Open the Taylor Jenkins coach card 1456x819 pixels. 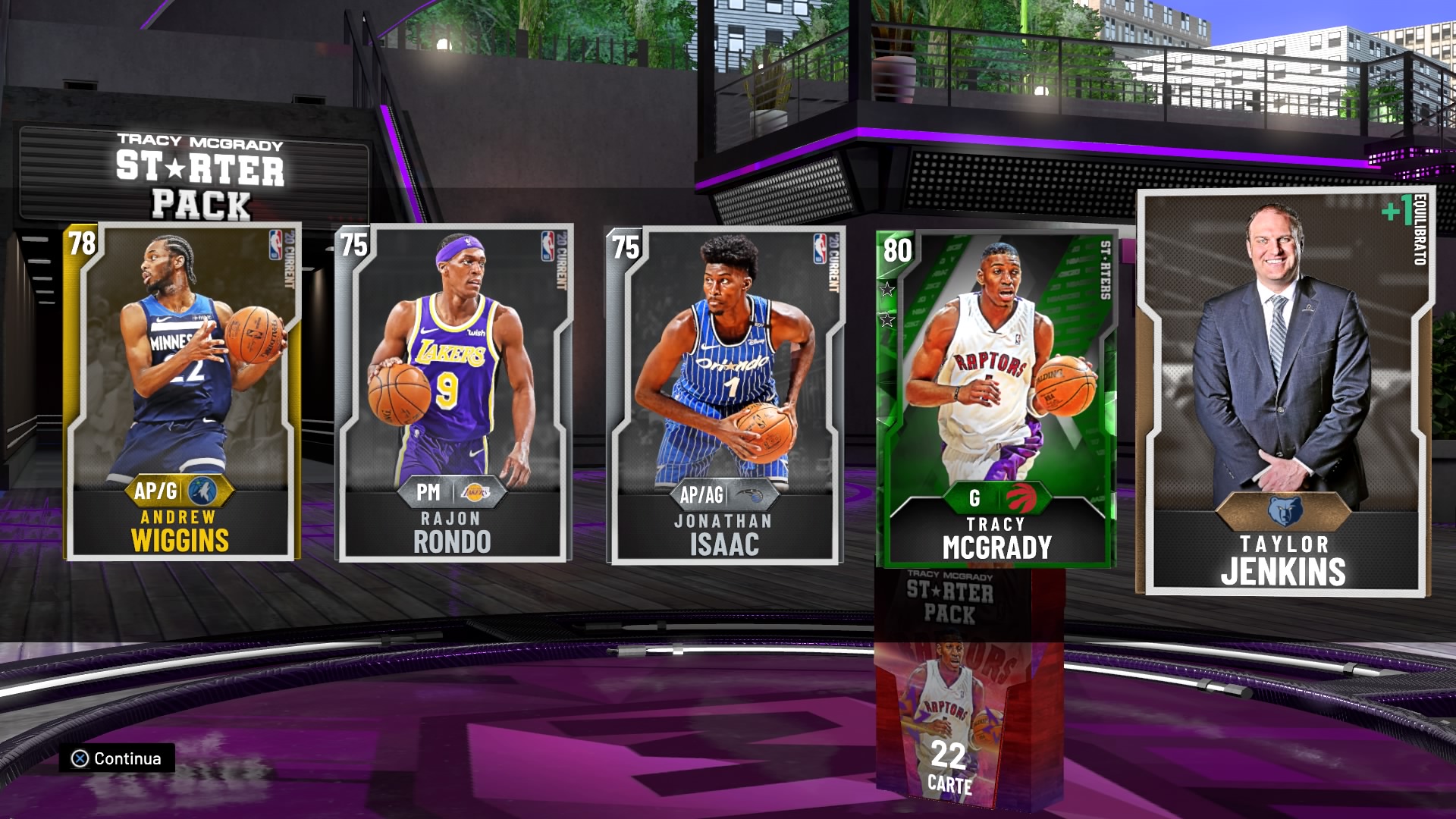[x=1284, y=391]
